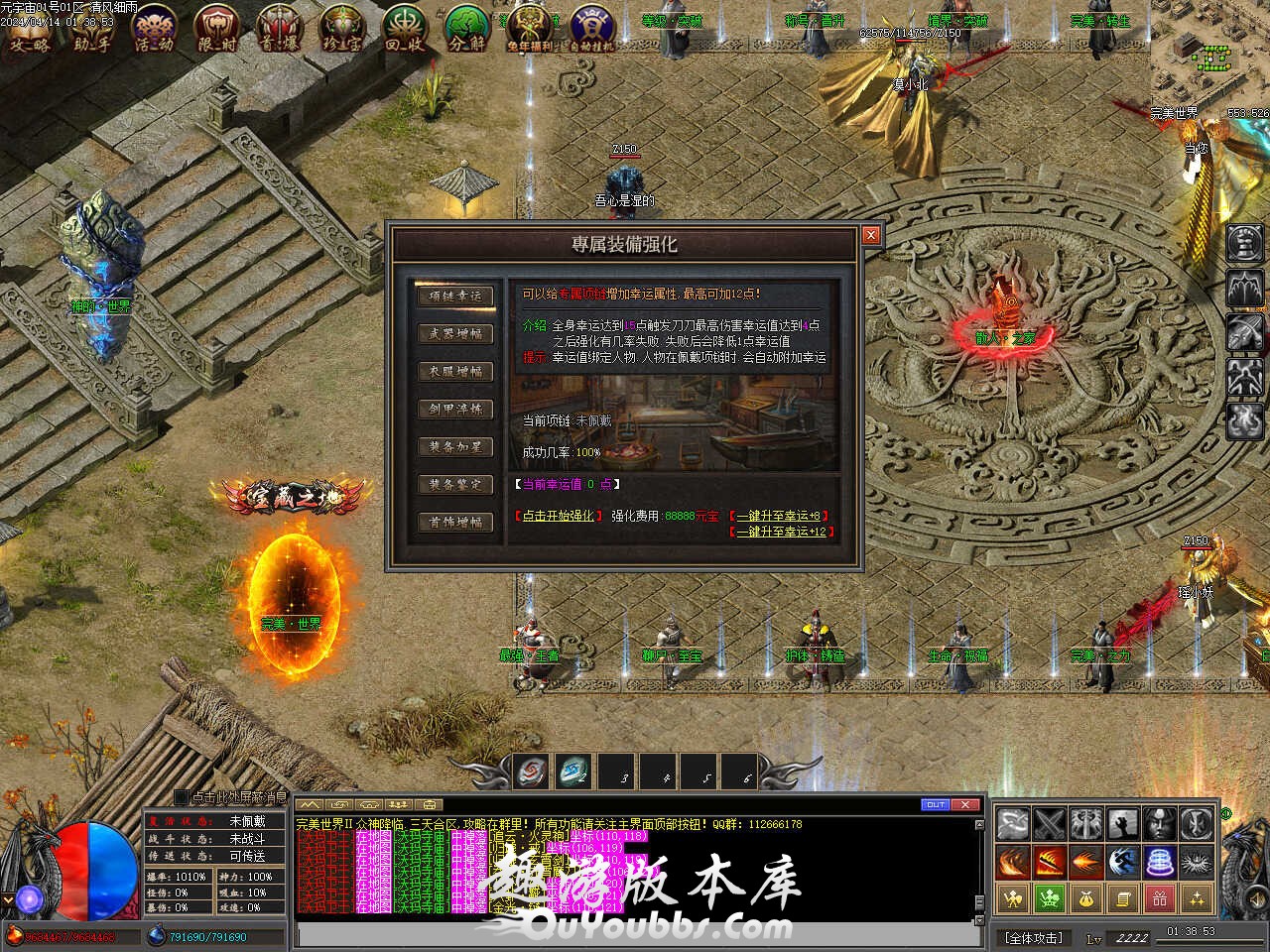
Task: Select the 项链幸运 tab
Action: [x=454, y=296]
